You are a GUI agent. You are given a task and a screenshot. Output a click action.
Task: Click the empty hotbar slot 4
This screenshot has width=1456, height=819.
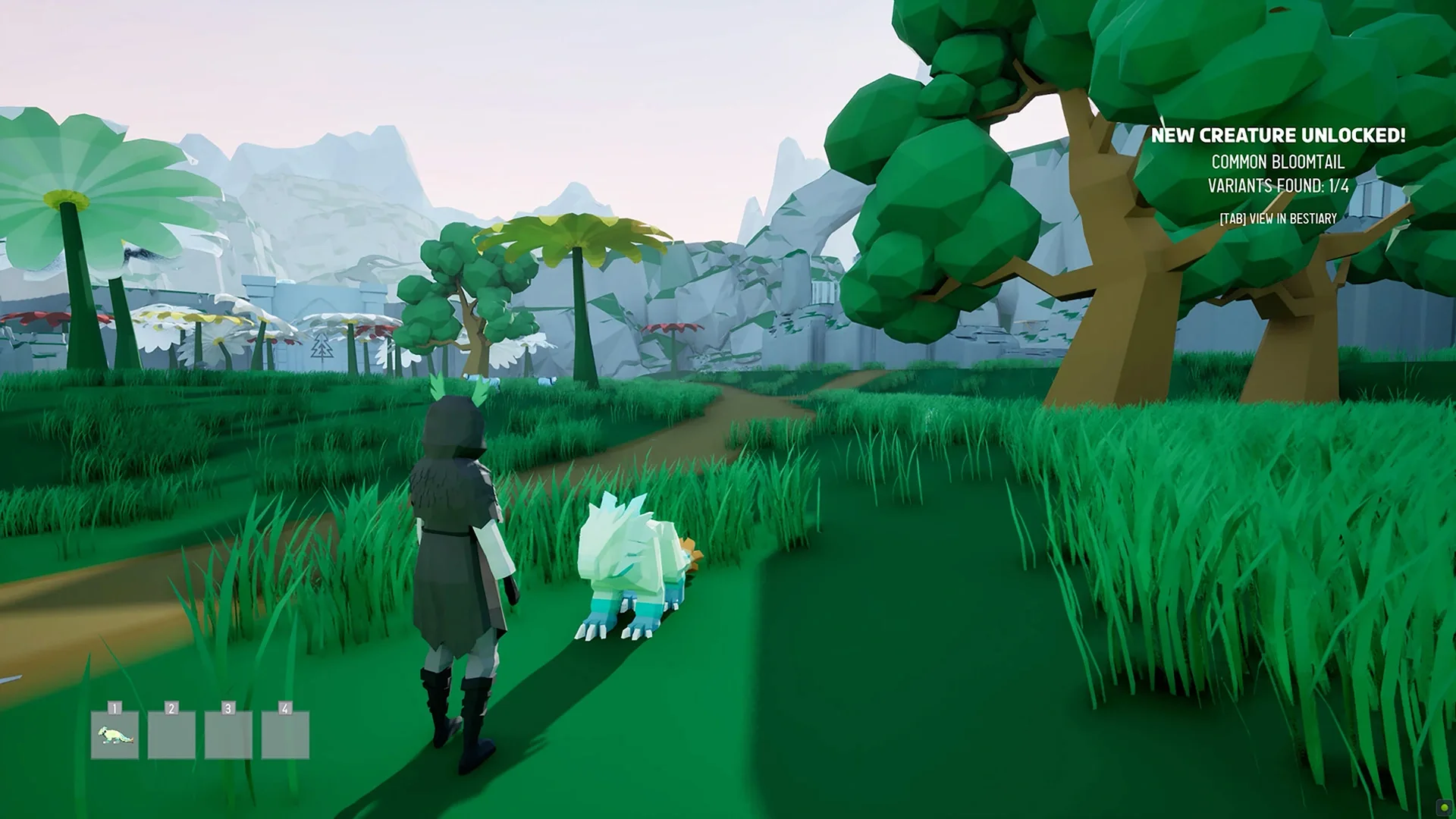(x=285, y=736)
